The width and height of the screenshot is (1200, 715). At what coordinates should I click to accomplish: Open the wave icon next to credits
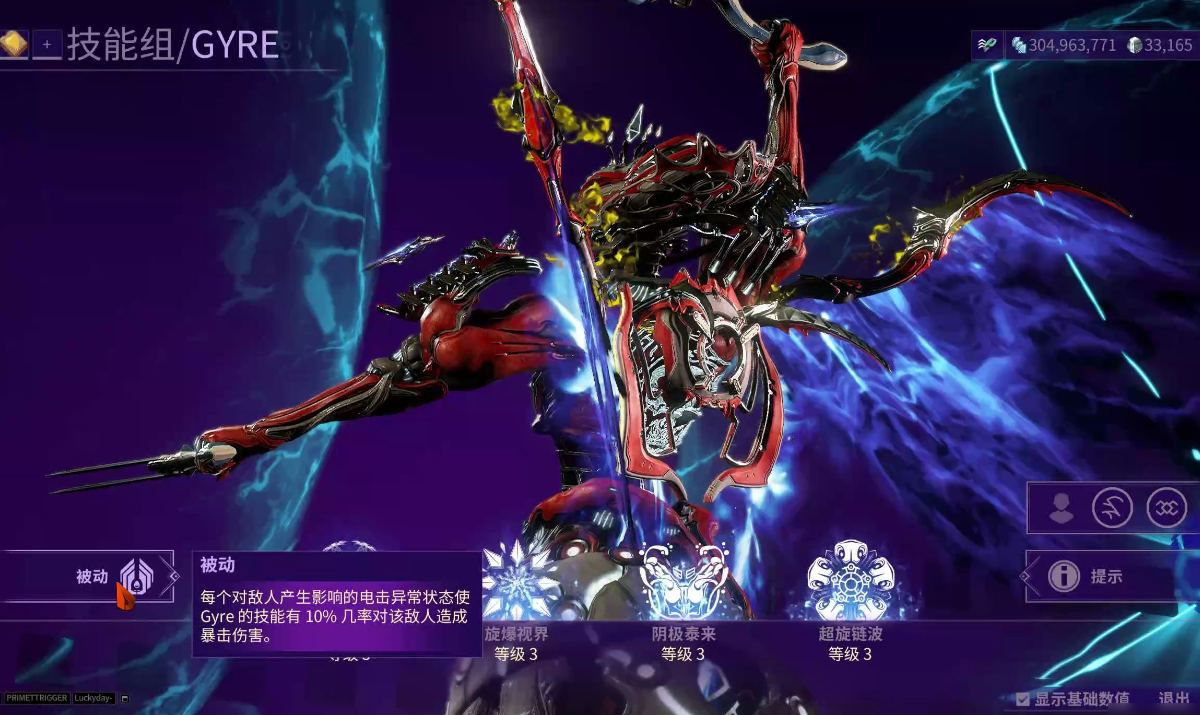coord(987,45)
